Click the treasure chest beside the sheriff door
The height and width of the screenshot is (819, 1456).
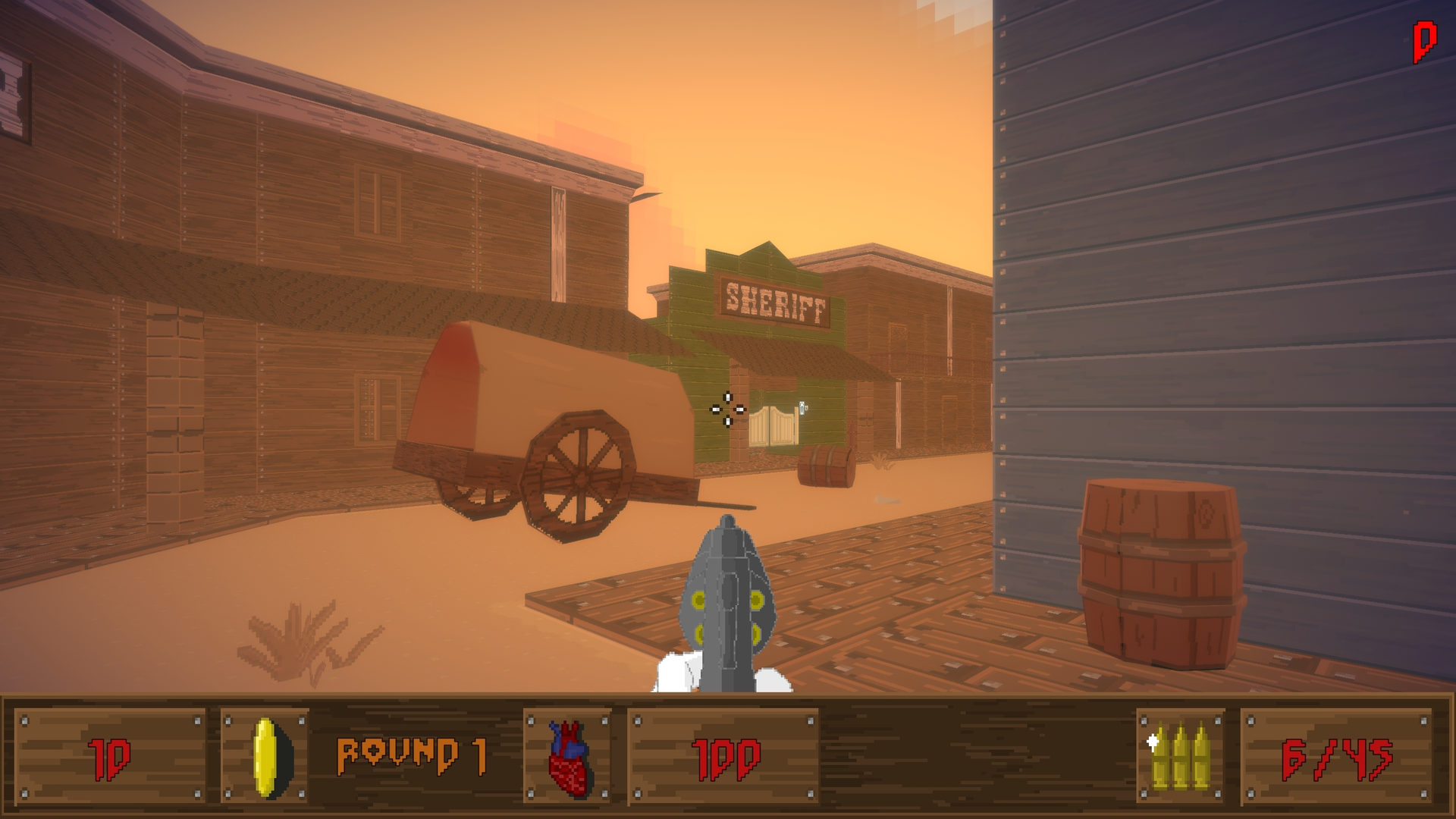(824, 463)
